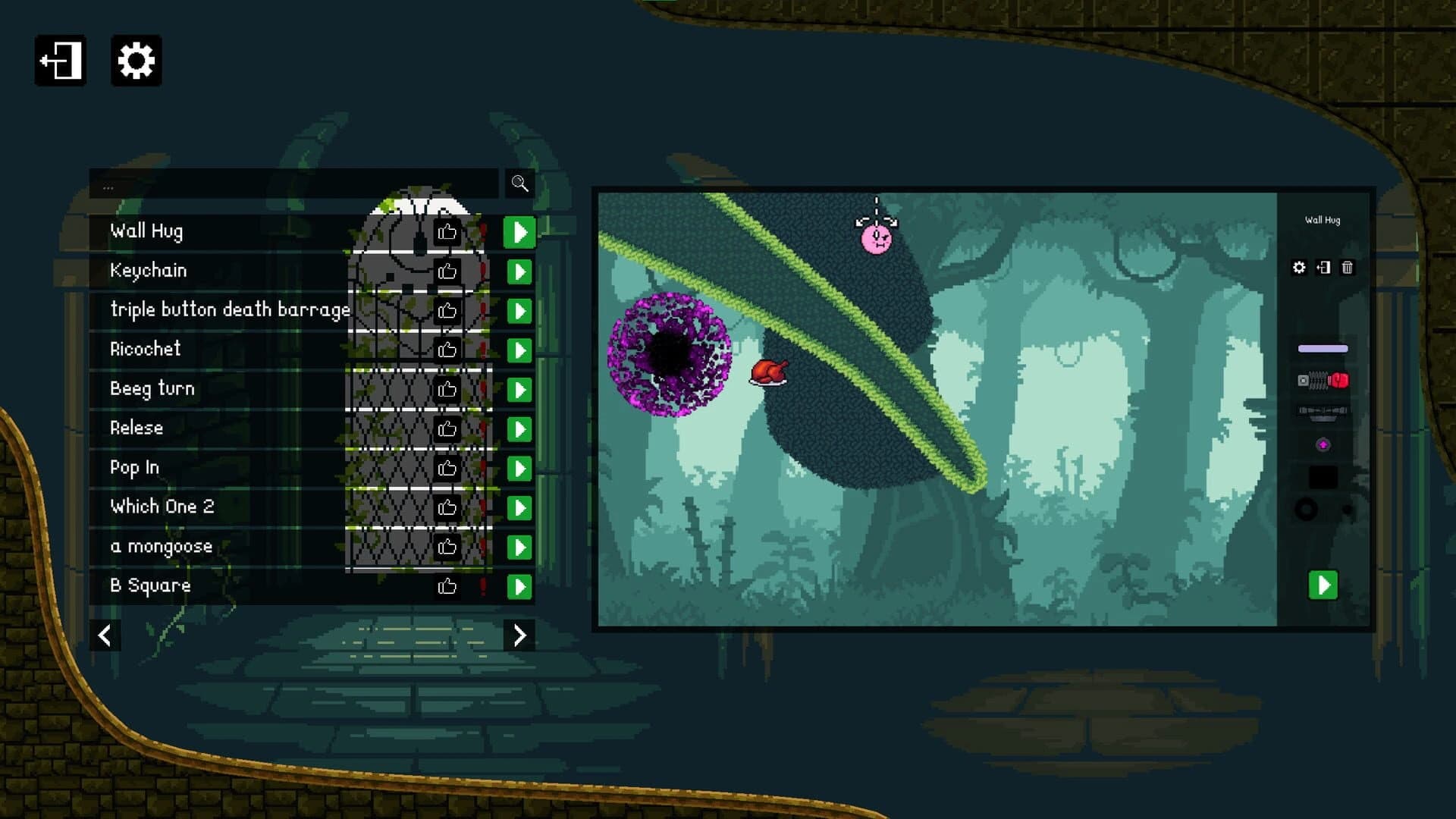The image size is (1456, 819).
Task: Select the wheel gadget icon in sidebar
Action: (1306, 508)
